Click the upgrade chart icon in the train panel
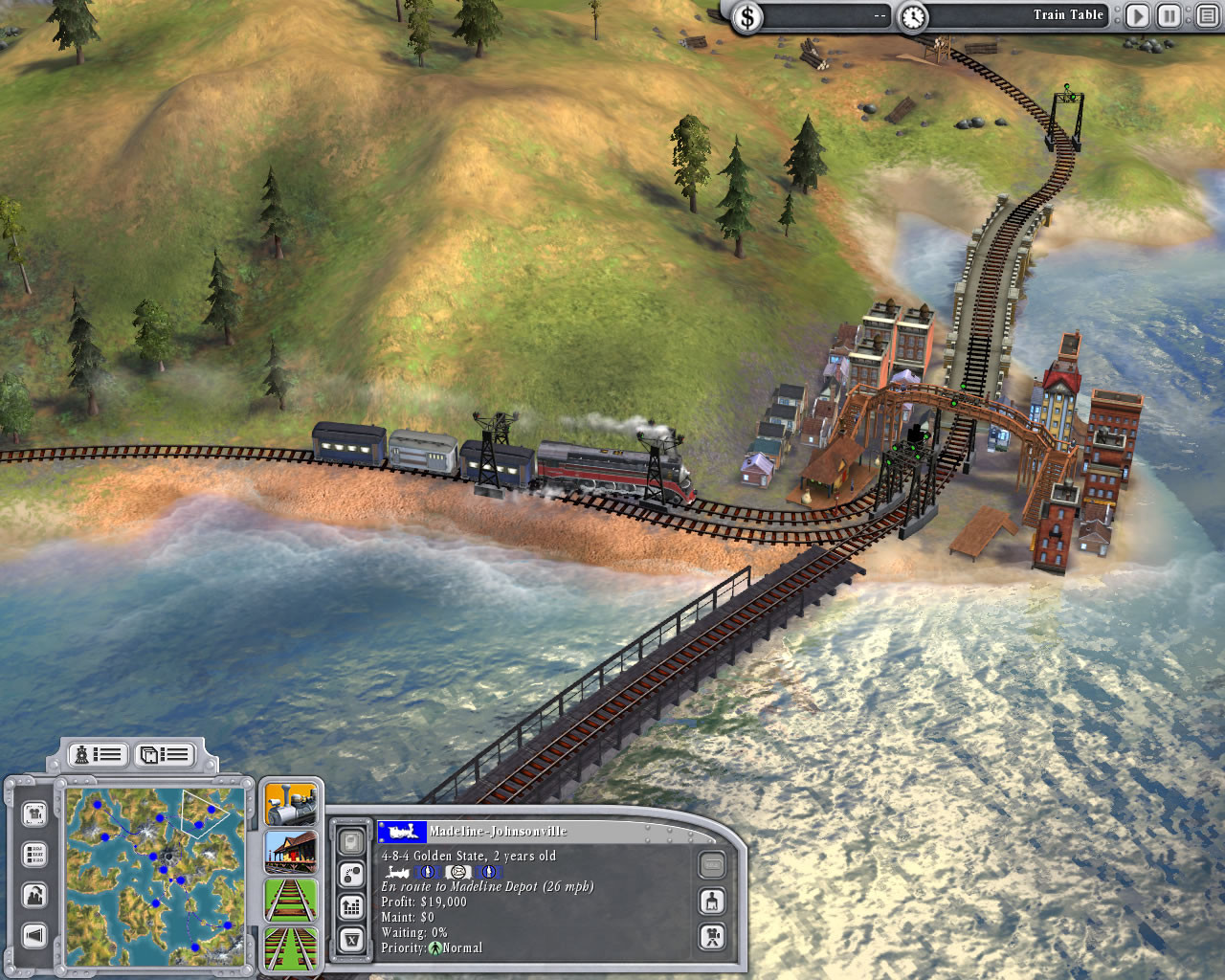Screen dimensions: 1225x980 point(351,906)
